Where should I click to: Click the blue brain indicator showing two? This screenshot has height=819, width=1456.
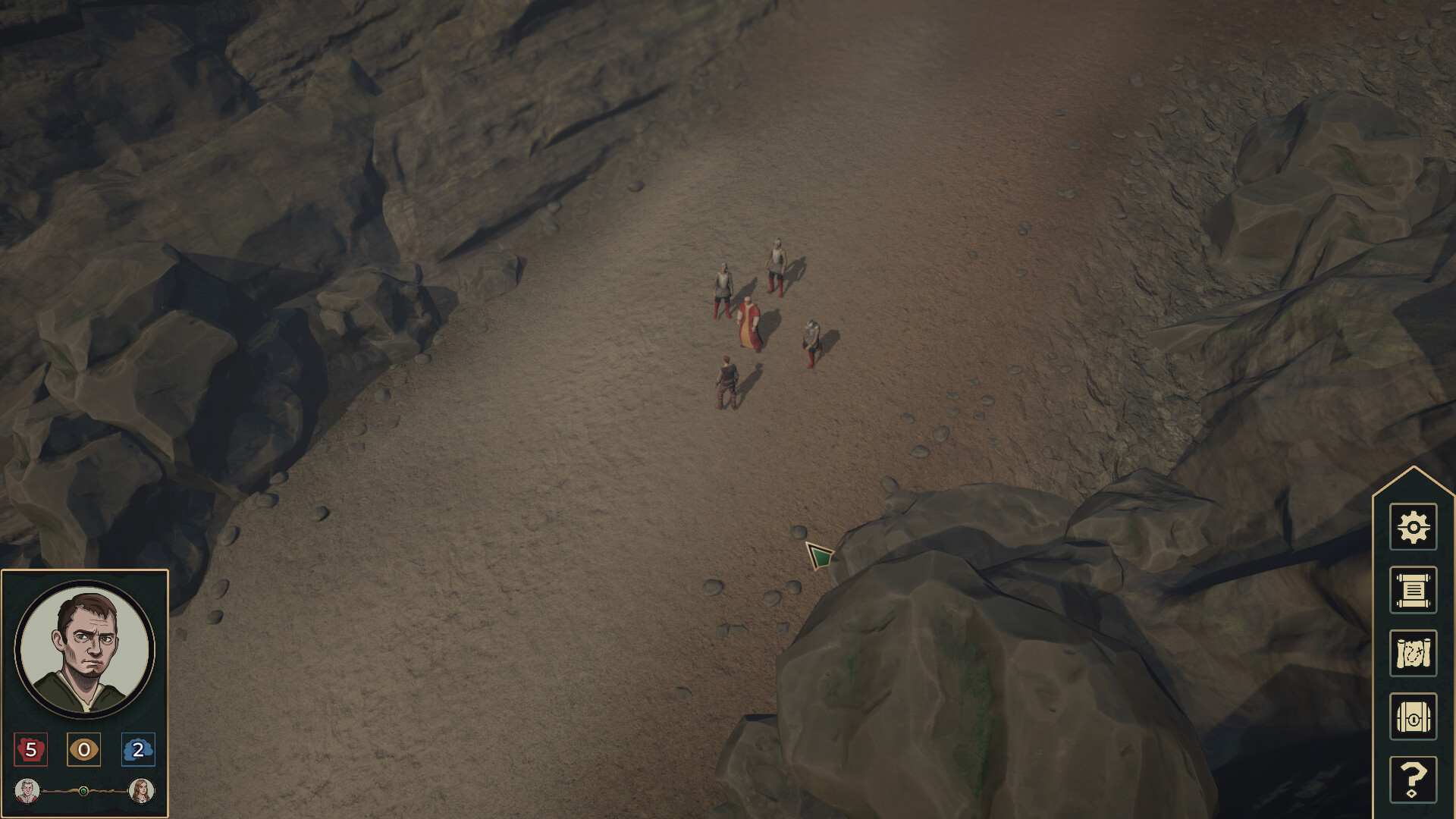[x=137, y=750]
